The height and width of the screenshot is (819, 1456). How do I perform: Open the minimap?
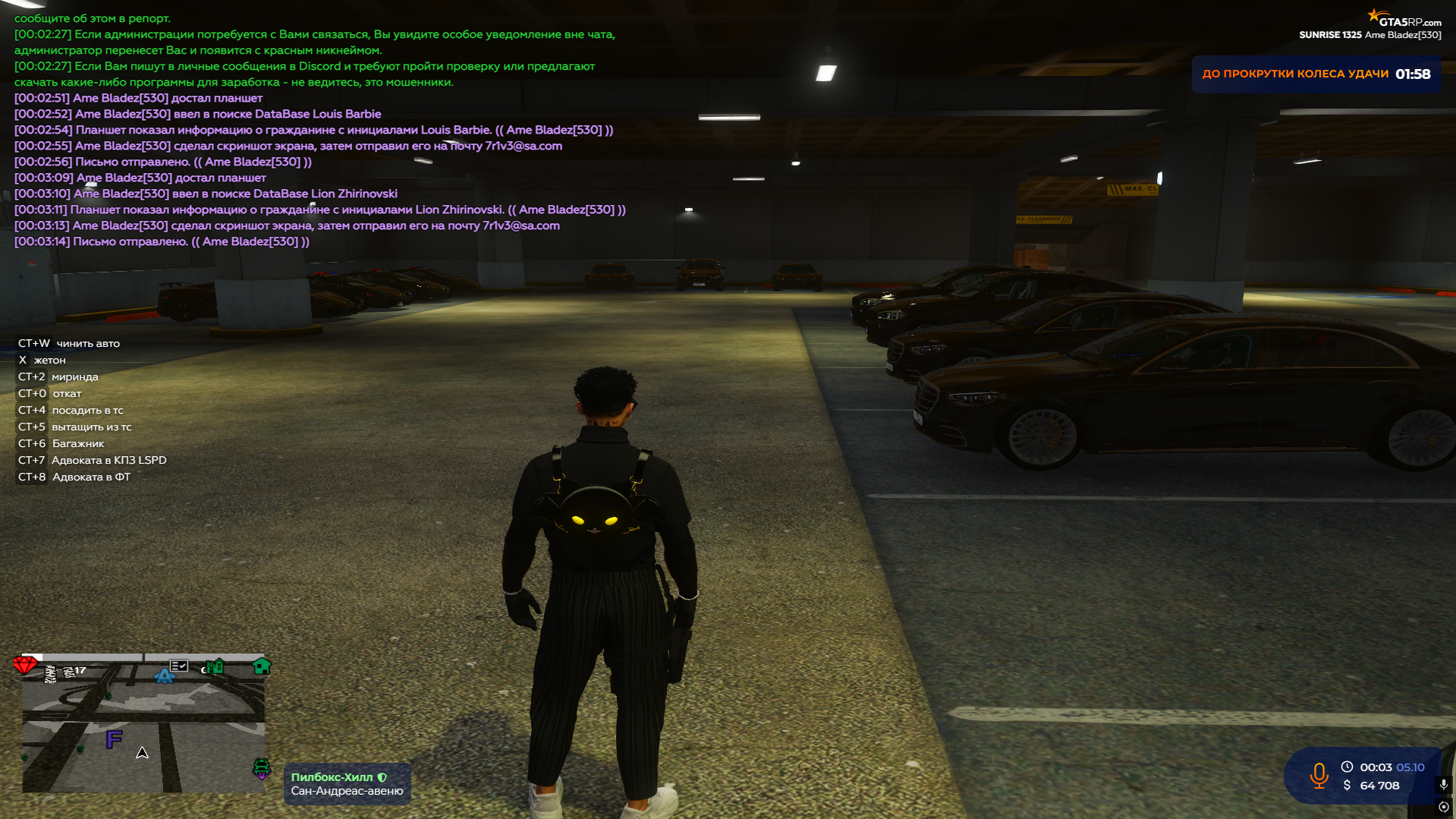click(x=143, y=728)
